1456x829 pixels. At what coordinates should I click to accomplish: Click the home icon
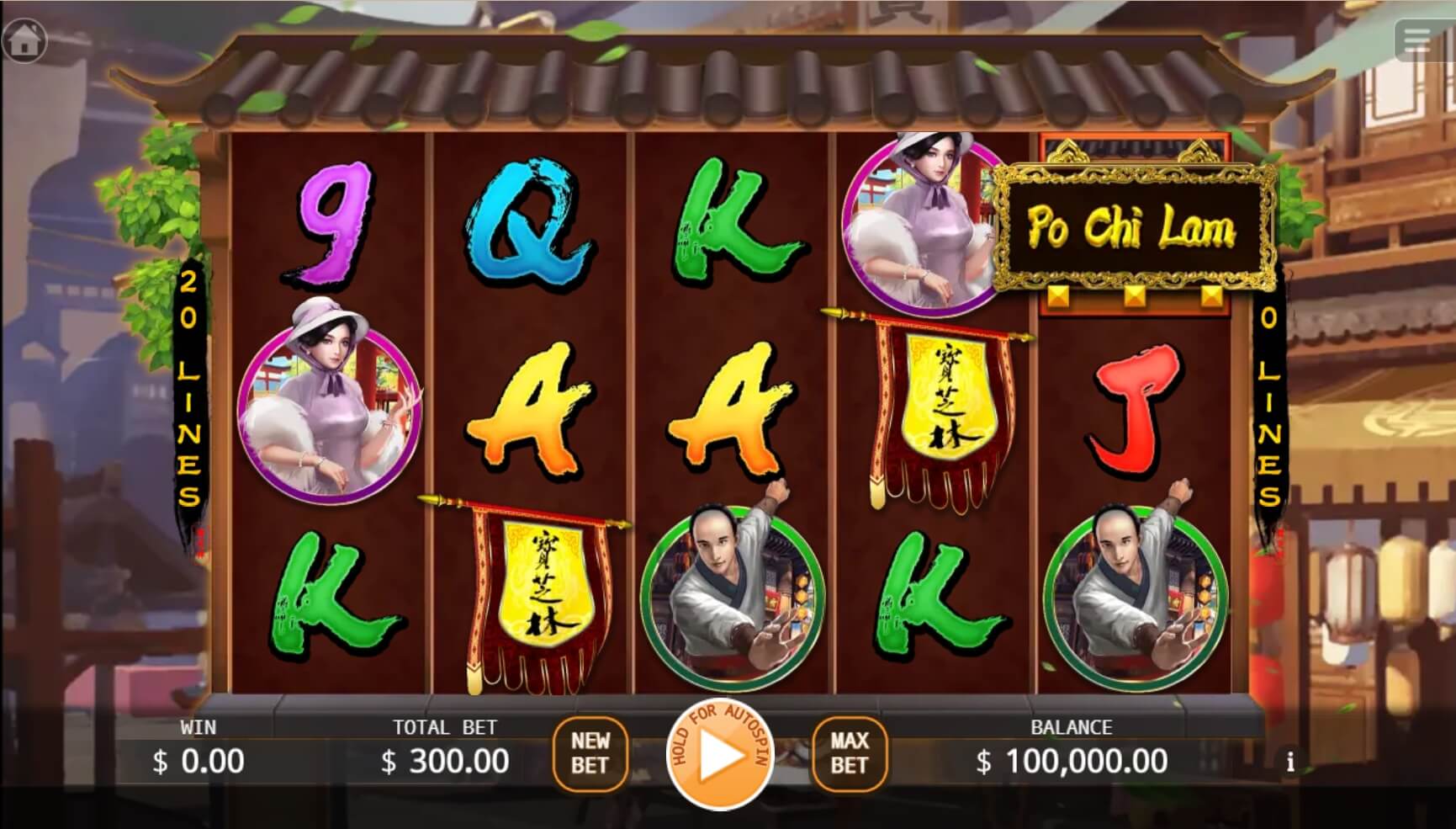(x=24, y=39)
